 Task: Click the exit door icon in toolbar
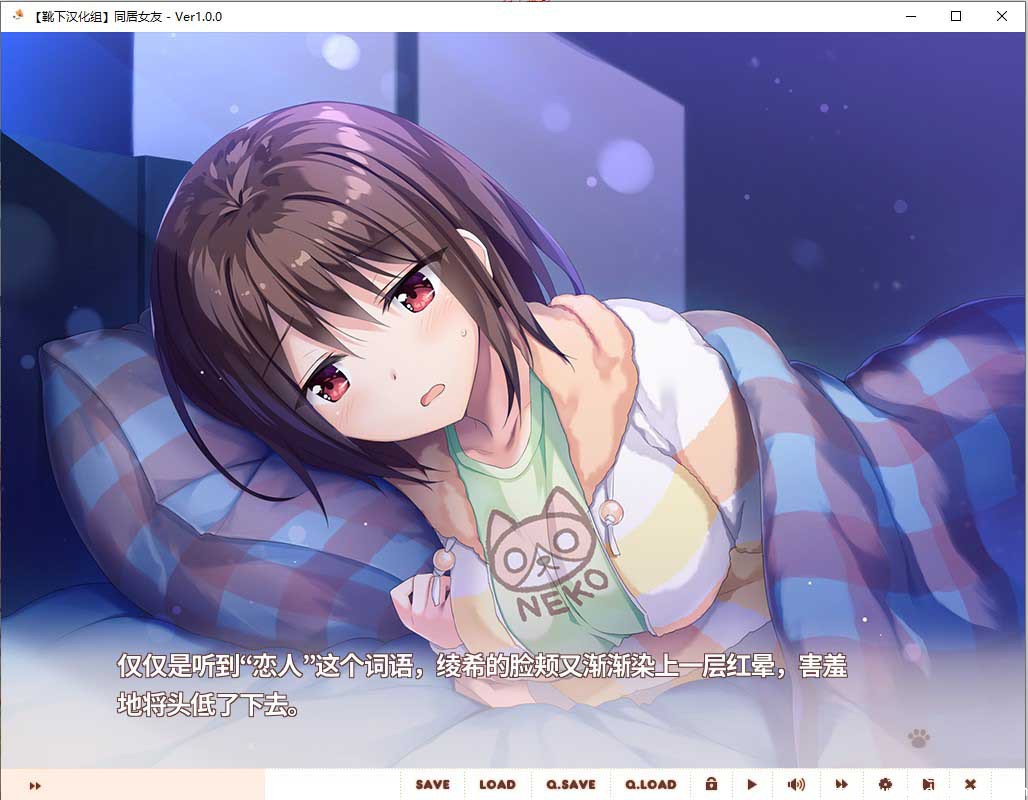(x=928, y=785)
